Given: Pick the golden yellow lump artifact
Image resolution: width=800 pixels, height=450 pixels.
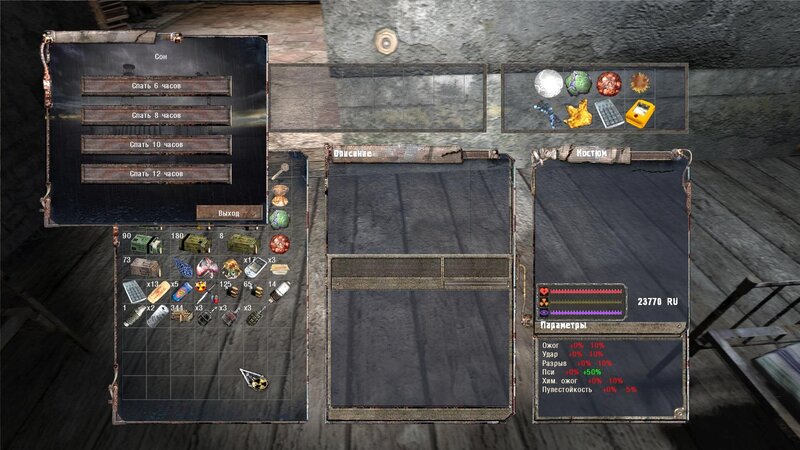Looking at the screenshot, I should [x=578, y=113].
